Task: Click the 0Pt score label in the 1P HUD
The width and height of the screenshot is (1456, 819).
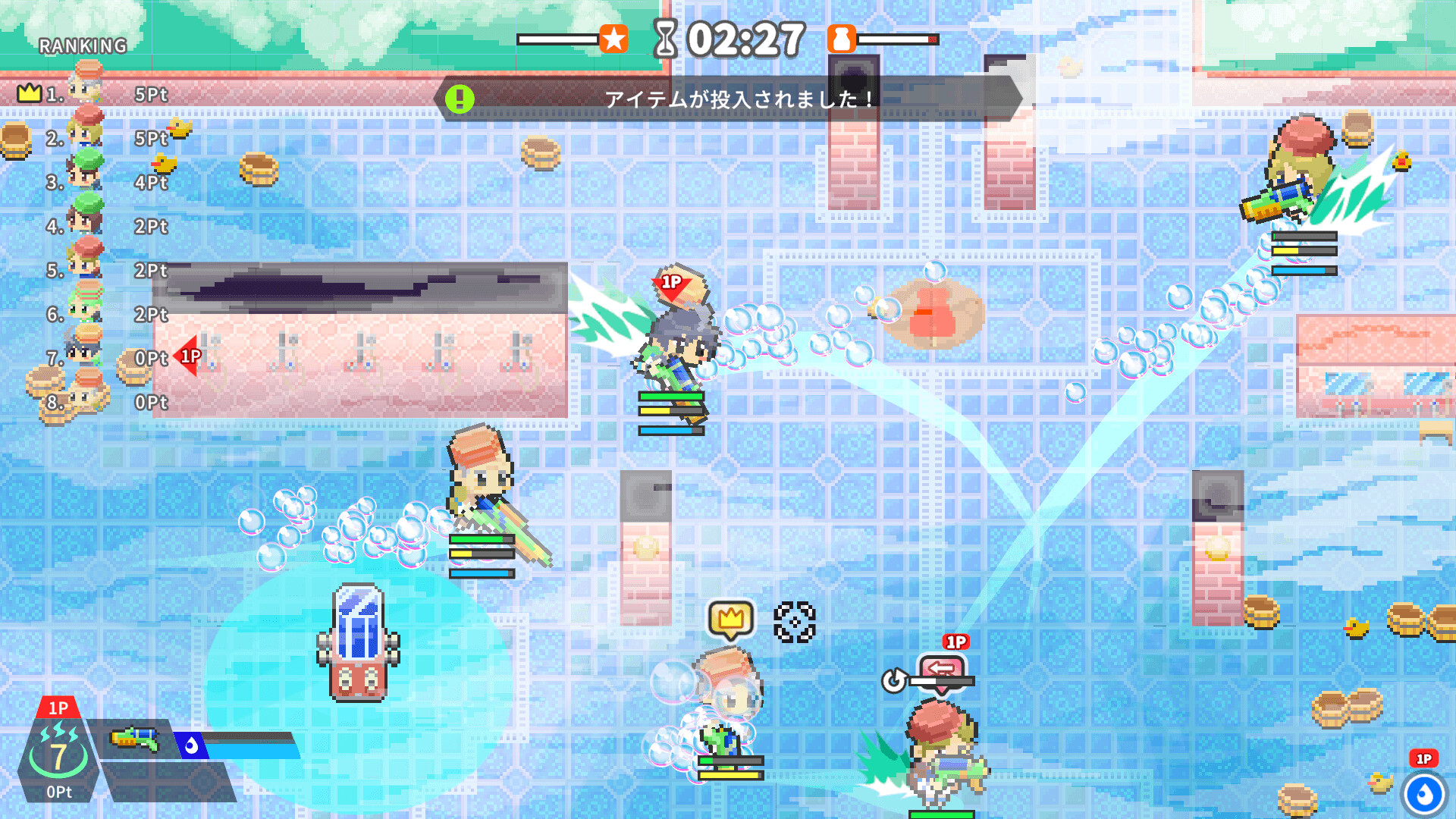Action: pos(58,792)
